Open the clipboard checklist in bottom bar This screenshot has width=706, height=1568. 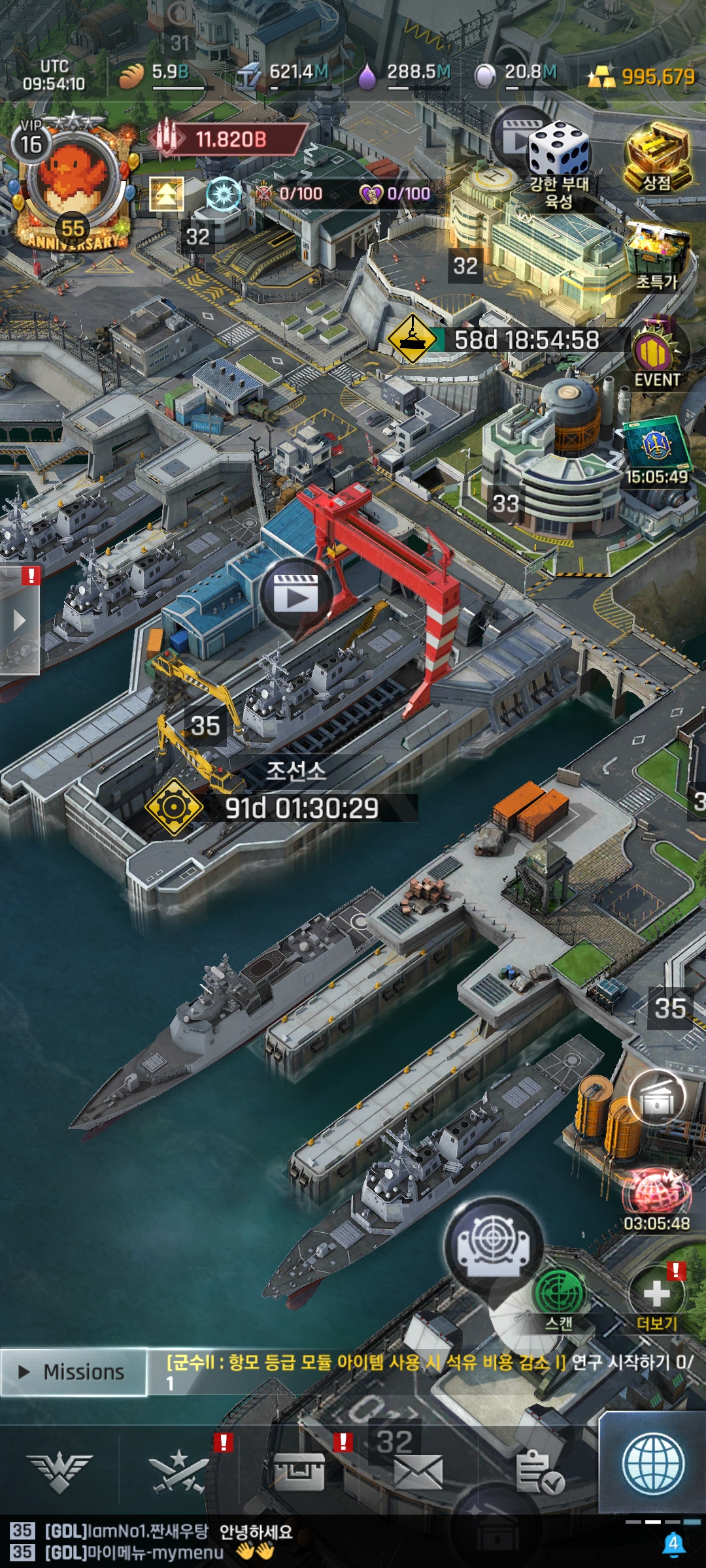click(x=539, y=1473)
